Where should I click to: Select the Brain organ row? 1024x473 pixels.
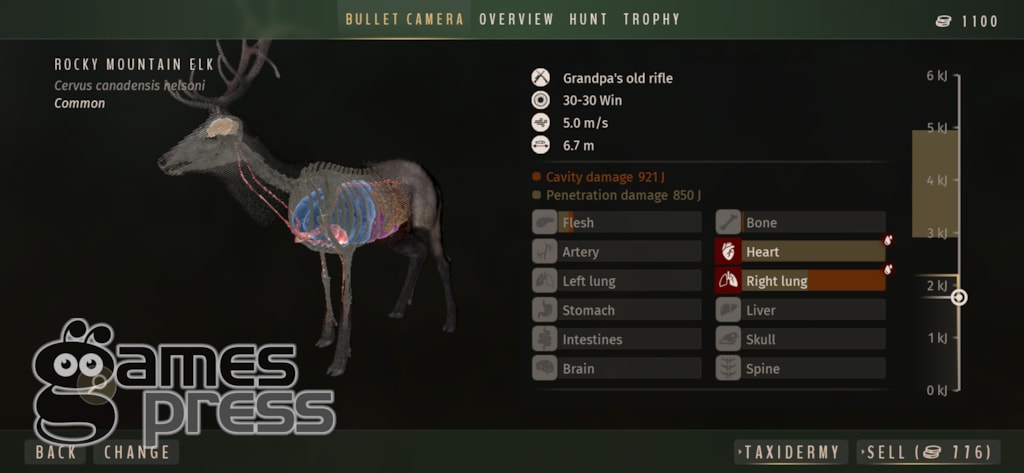(x=617, y=368)
